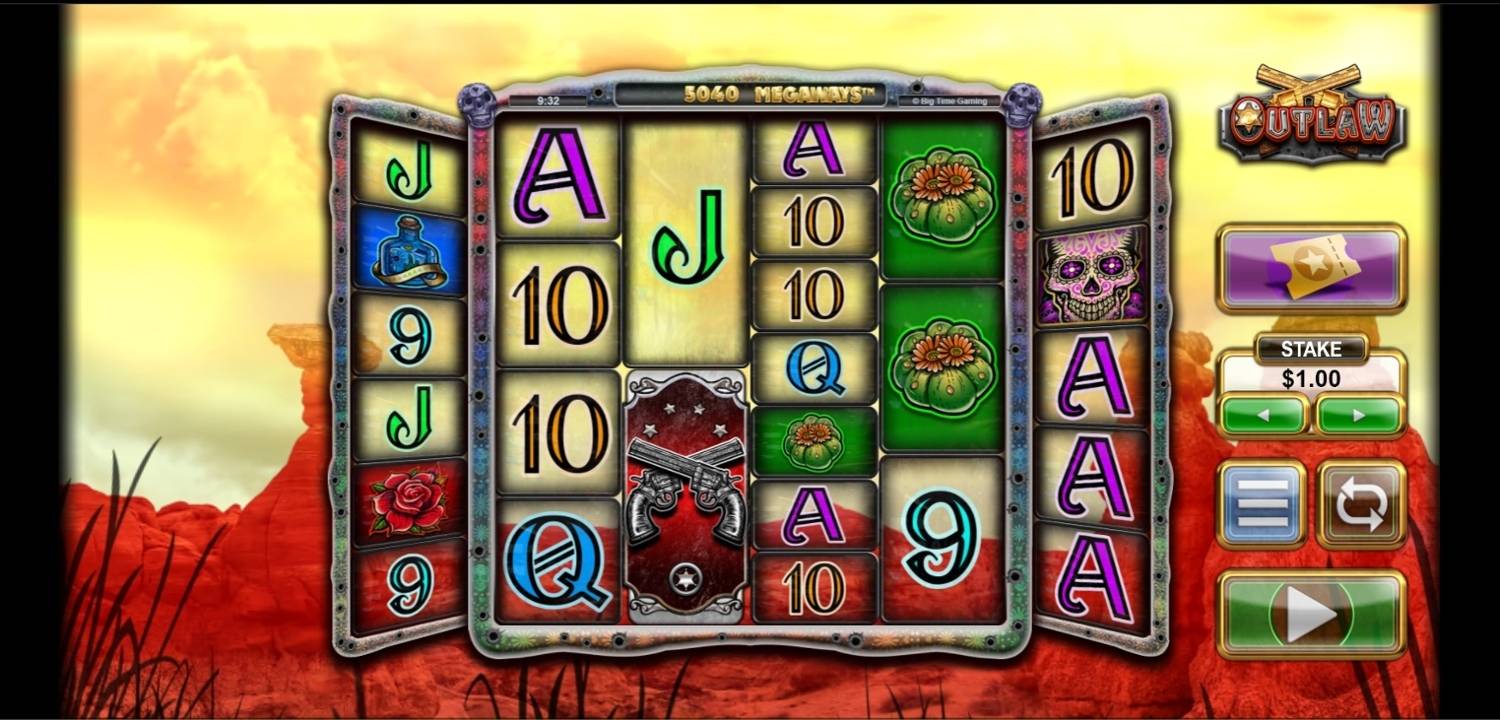Increase the stake with the right arrow

pyautogui.click(x=1358, y=414)
